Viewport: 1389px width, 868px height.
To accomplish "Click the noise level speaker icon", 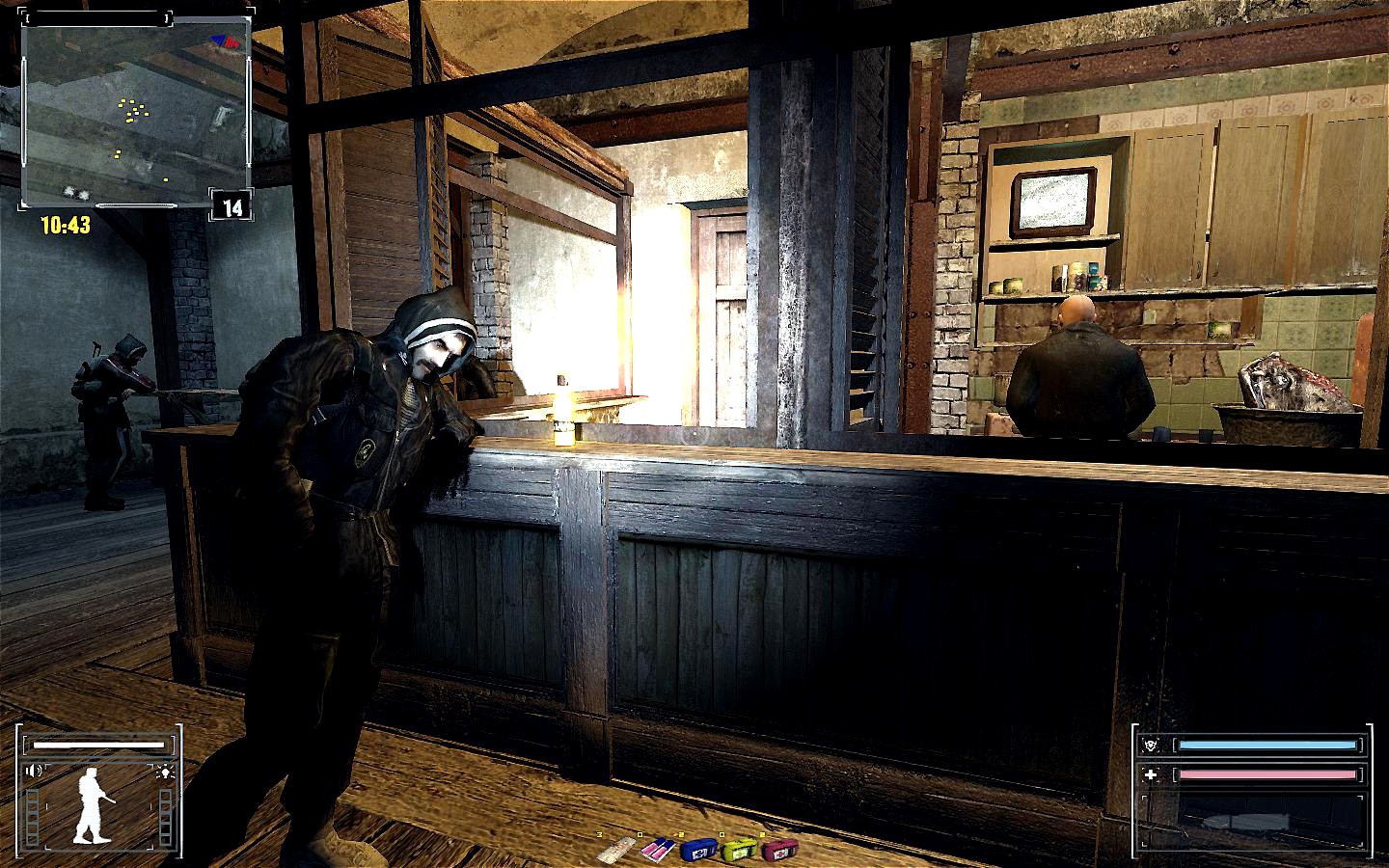I will tap(36, 771).
